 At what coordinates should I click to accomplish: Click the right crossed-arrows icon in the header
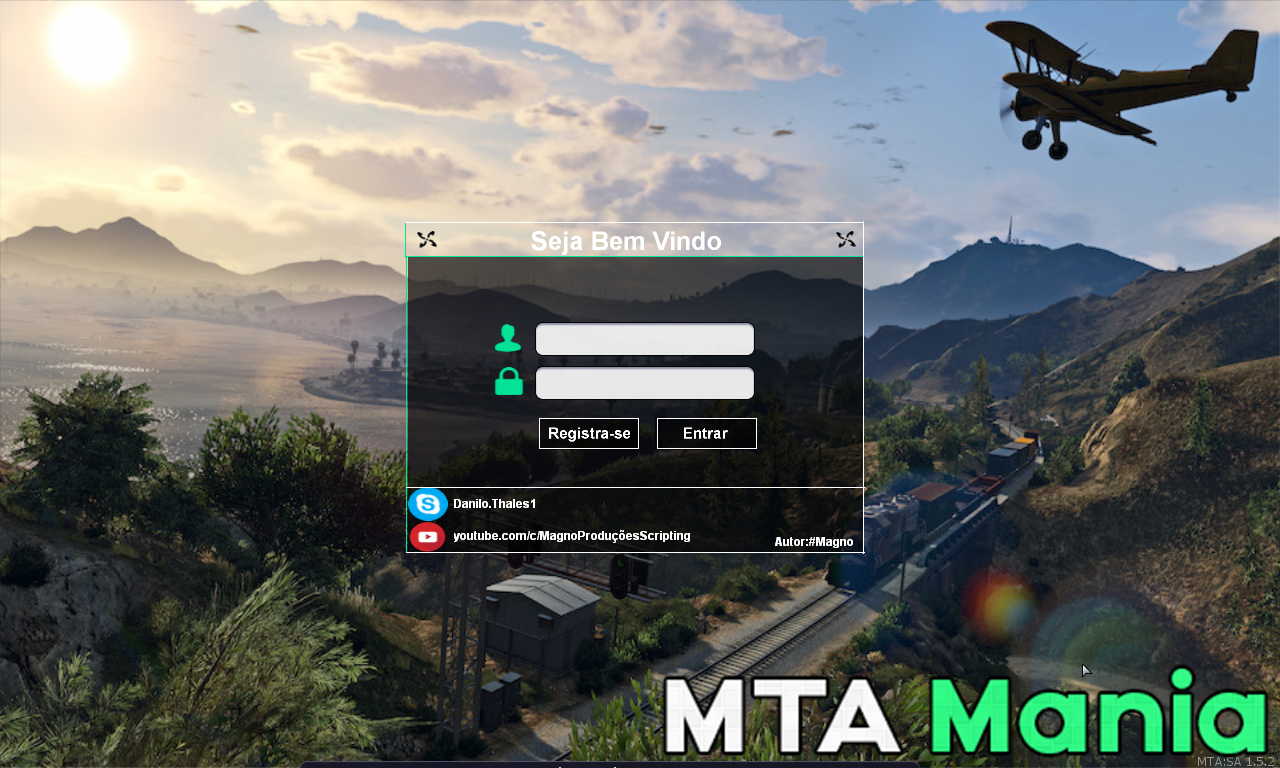pos(845,239)
